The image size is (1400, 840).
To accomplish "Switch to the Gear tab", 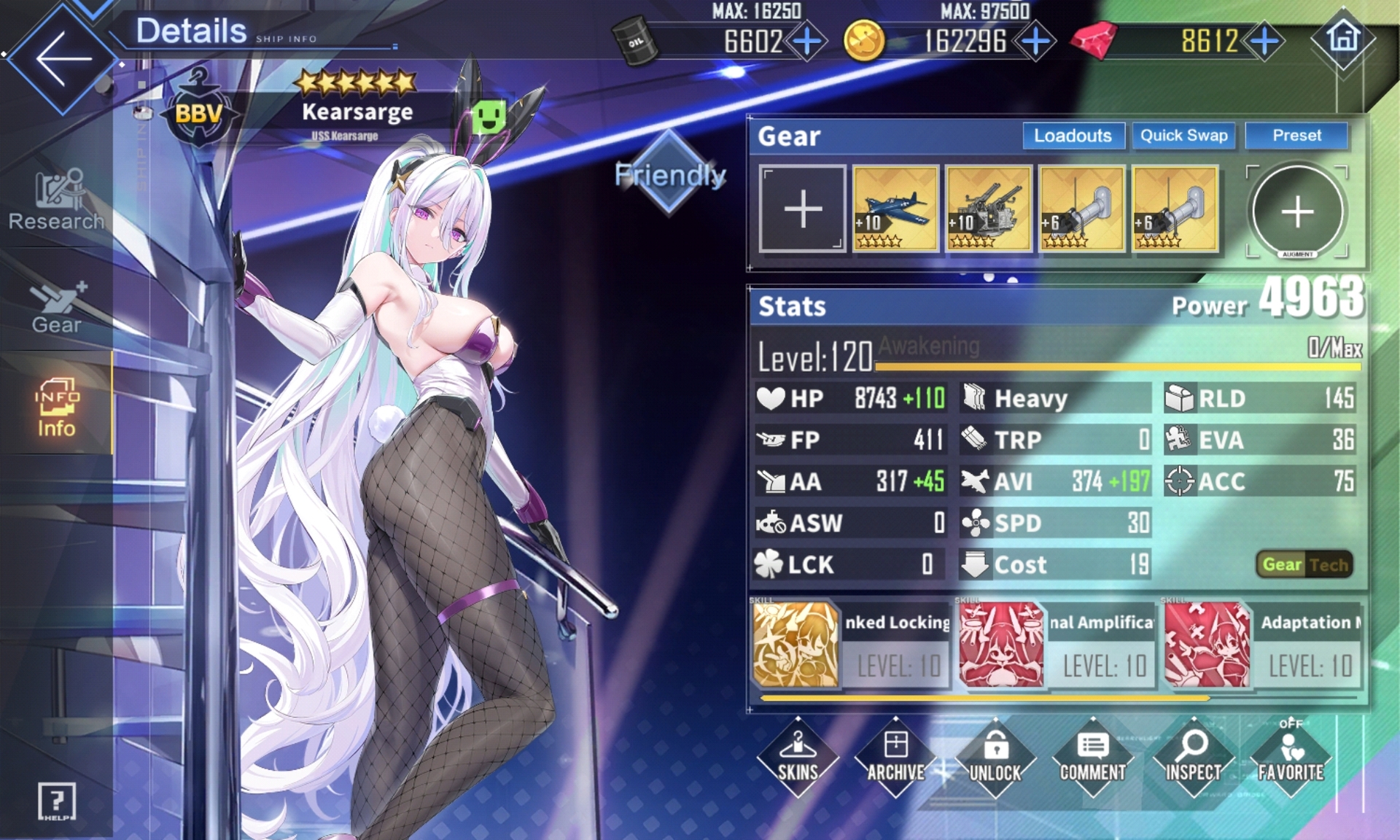I will point(56,308).
